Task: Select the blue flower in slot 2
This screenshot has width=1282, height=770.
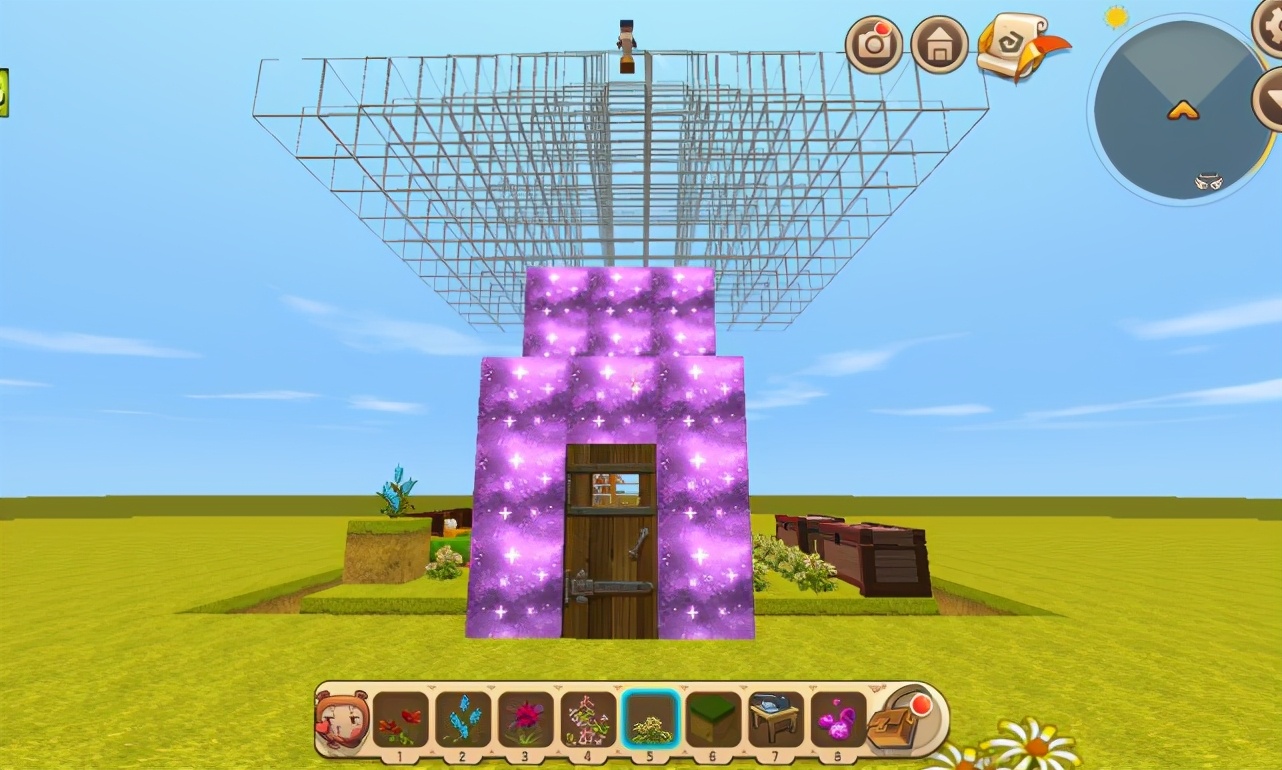Action: [463, 720]
